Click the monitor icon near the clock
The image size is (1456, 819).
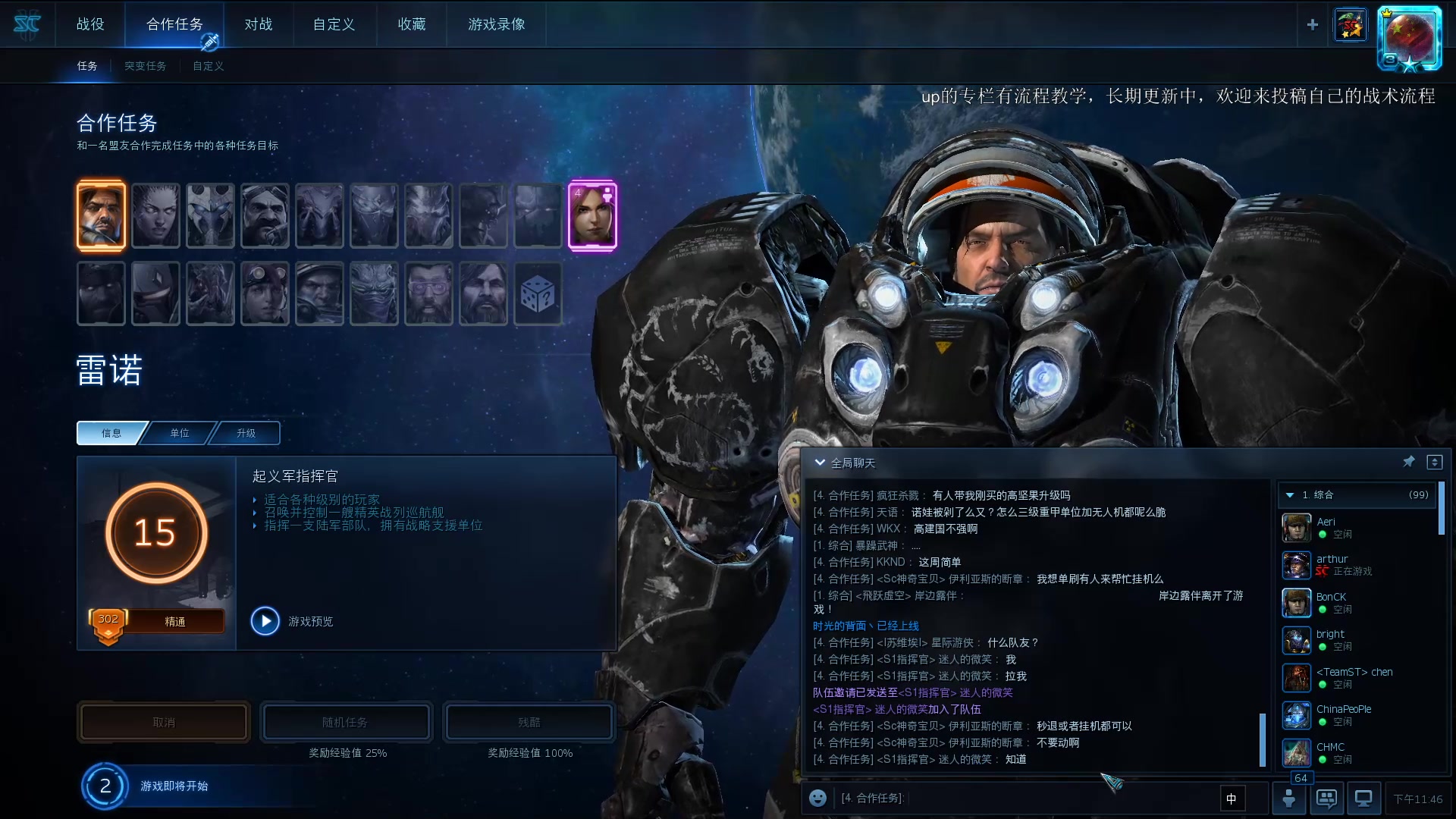(1364, 798)
